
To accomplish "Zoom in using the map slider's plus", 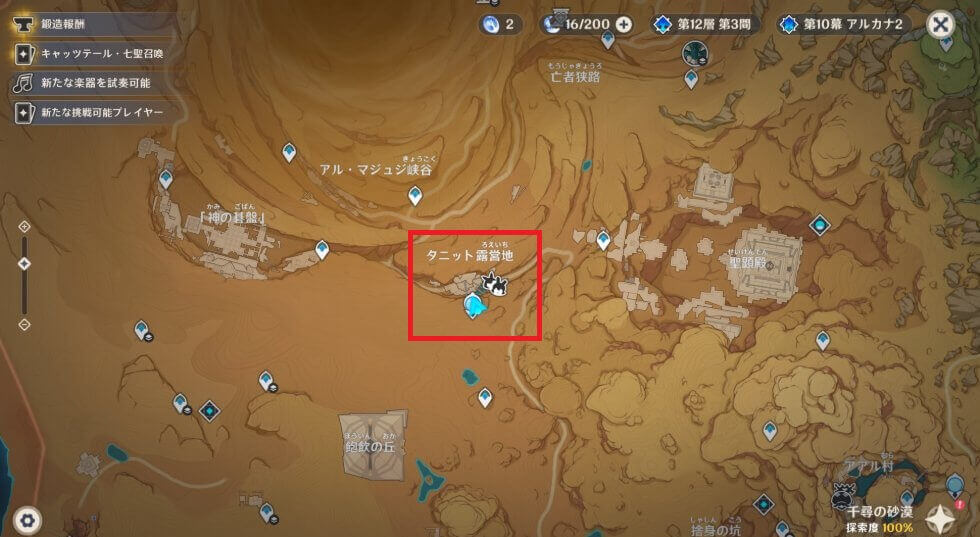I will pyautogui.click(x=25, y=227).
